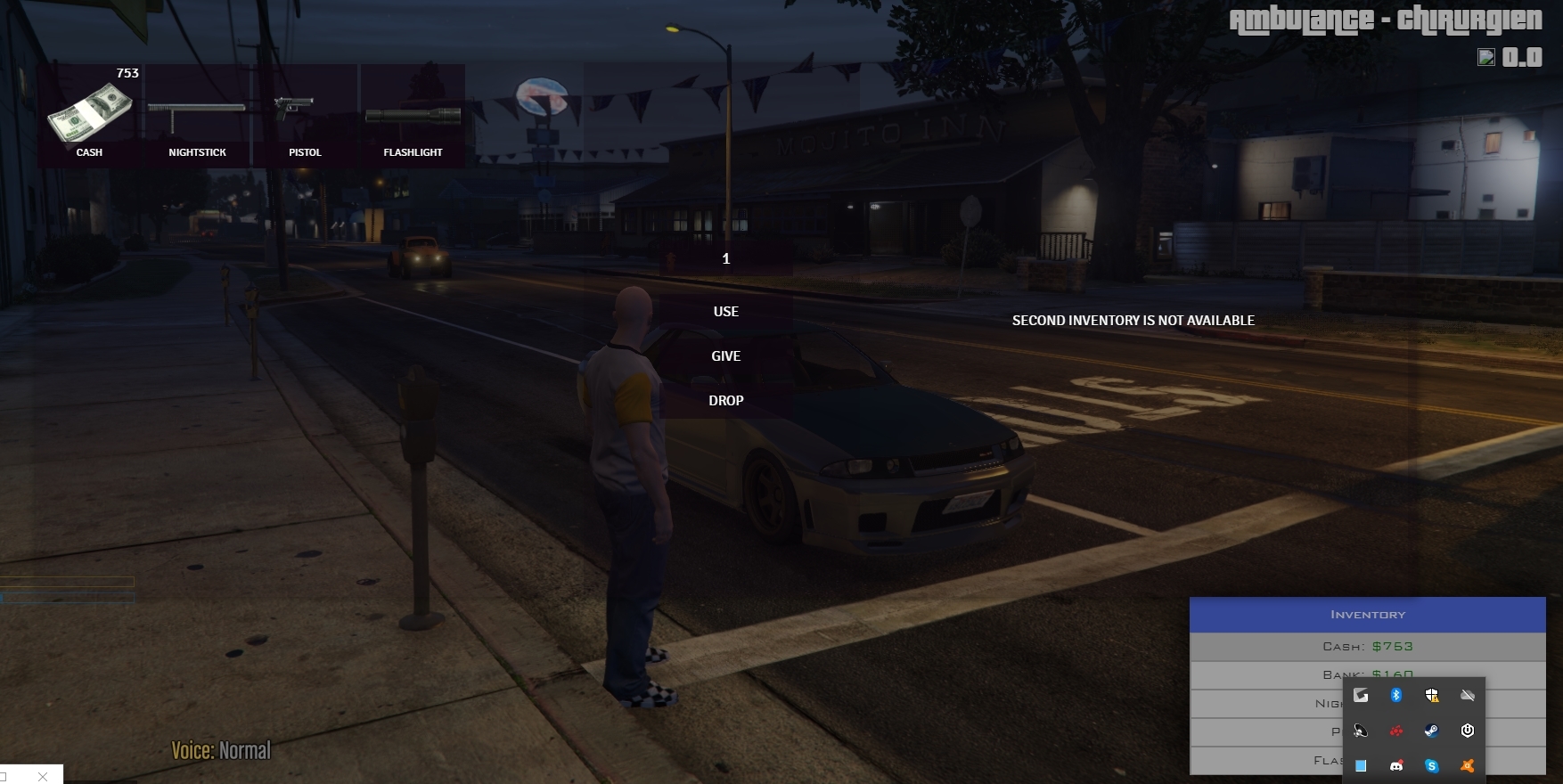The image size is (1563, 784).
Task: Select the Flashlight item slot
Action: (x=413, y=116)
